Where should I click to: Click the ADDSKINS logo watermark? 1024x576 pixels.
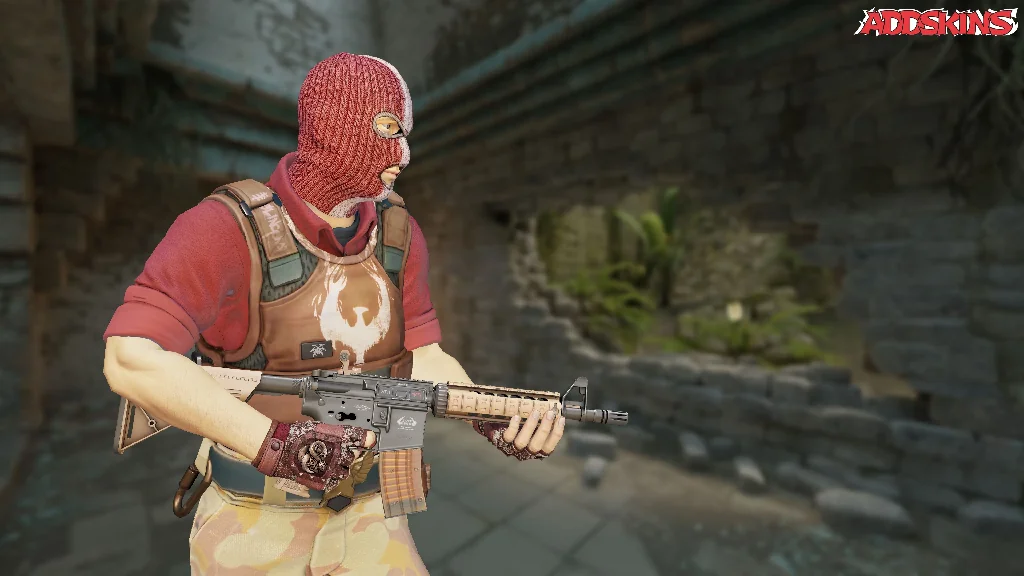pos(936,22)
